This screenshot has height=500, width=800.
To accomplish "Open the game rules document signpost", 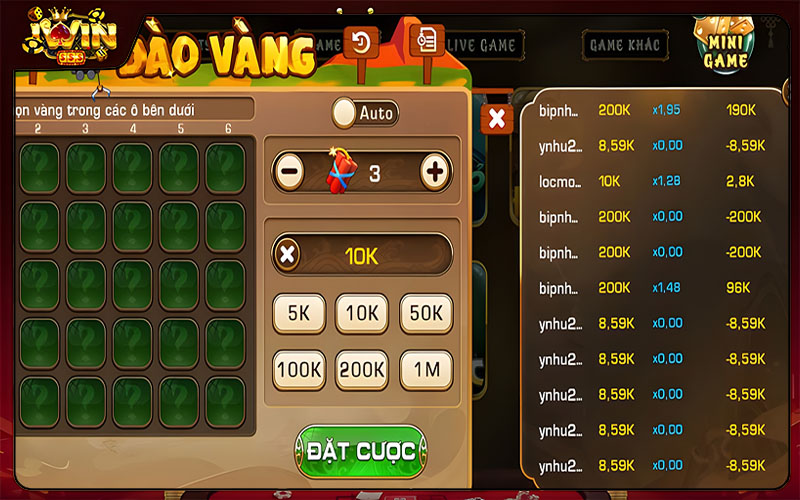I will (427, 41).
